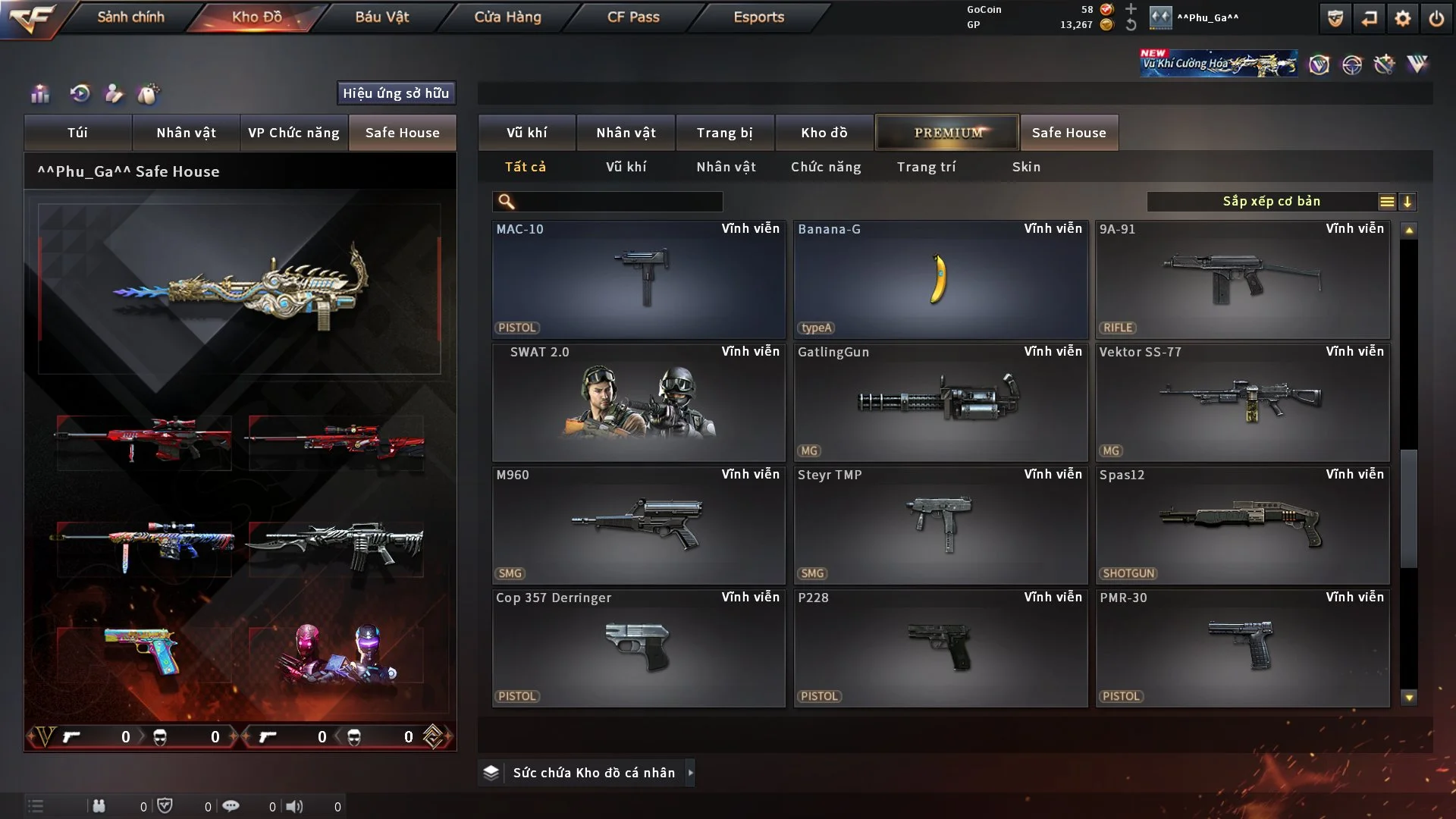This screenshot has height=819, width=1456.
Task: Open Hiệu ứng sở hữu button
Action: tap(396, 93)
